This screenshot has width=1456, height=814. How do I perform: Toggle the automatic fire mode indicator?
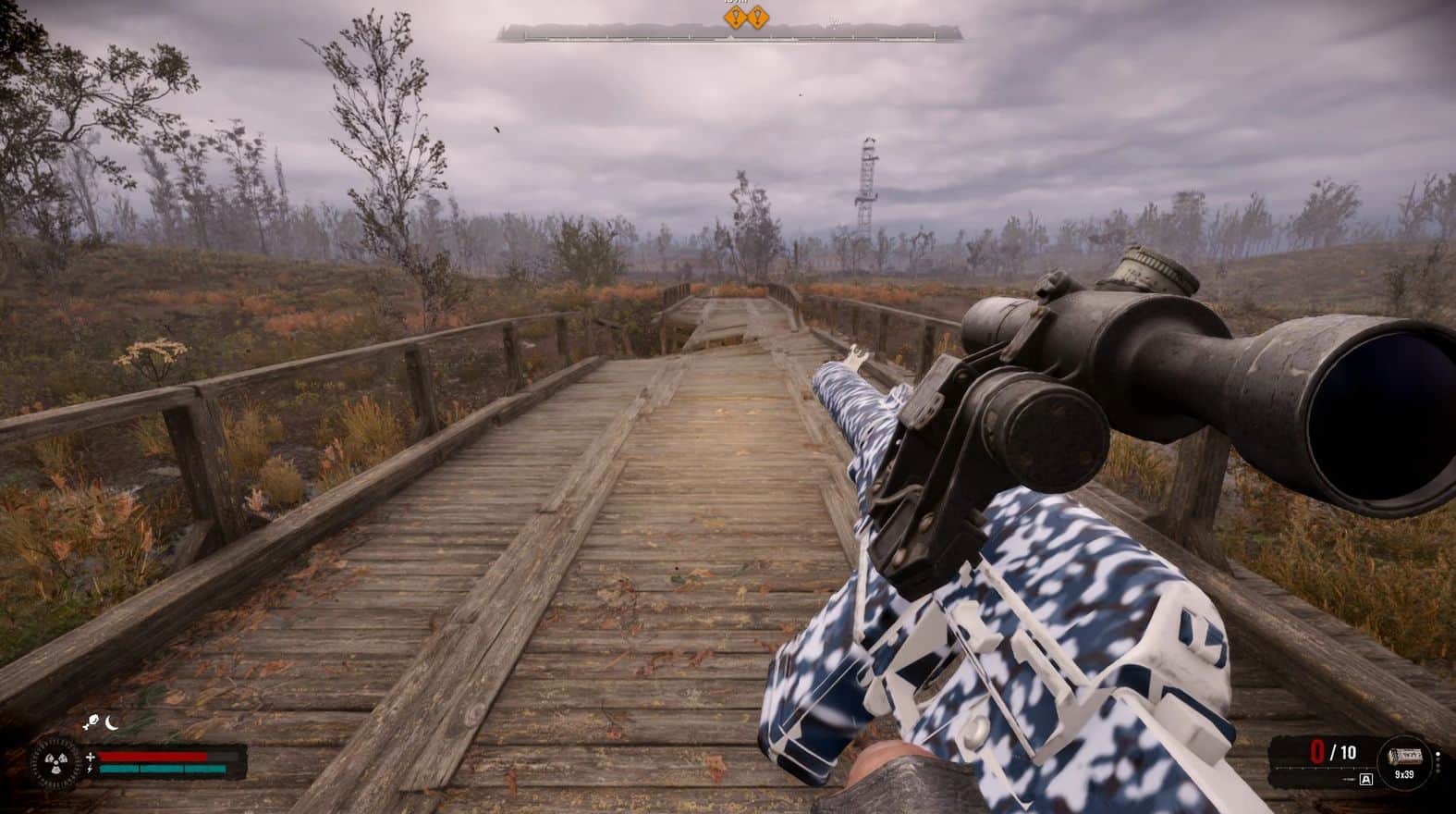(x=1366, y=780)
